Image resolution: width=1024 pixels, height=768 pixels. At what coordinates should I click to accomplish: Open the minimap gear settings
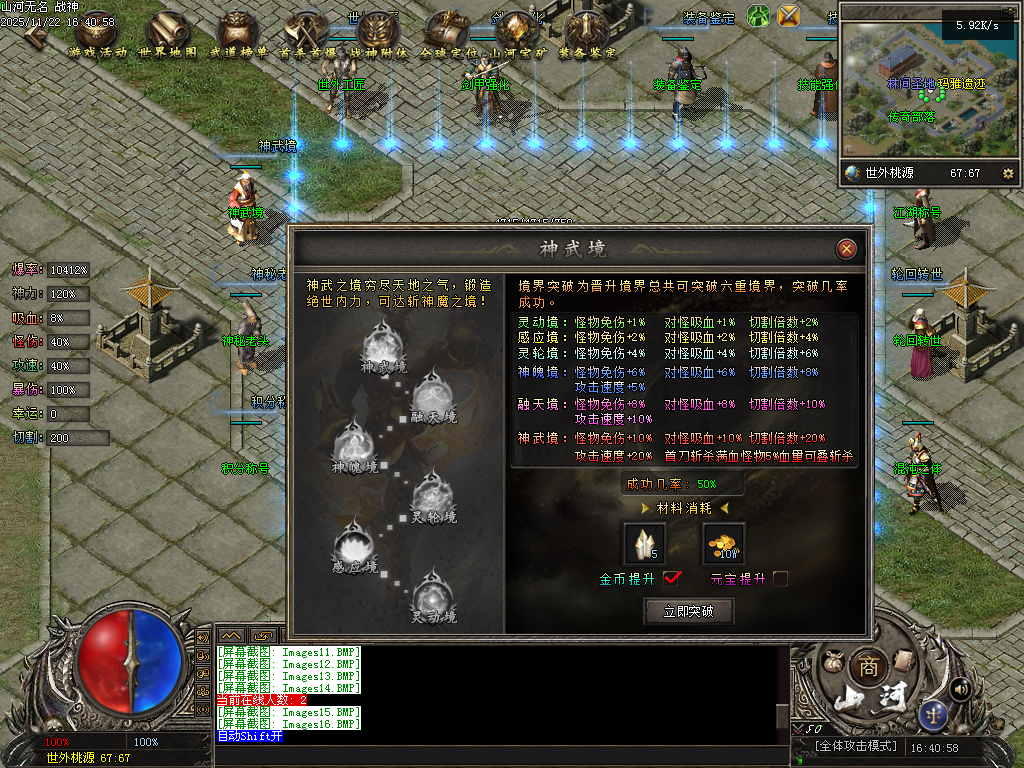pos(1007,173)
